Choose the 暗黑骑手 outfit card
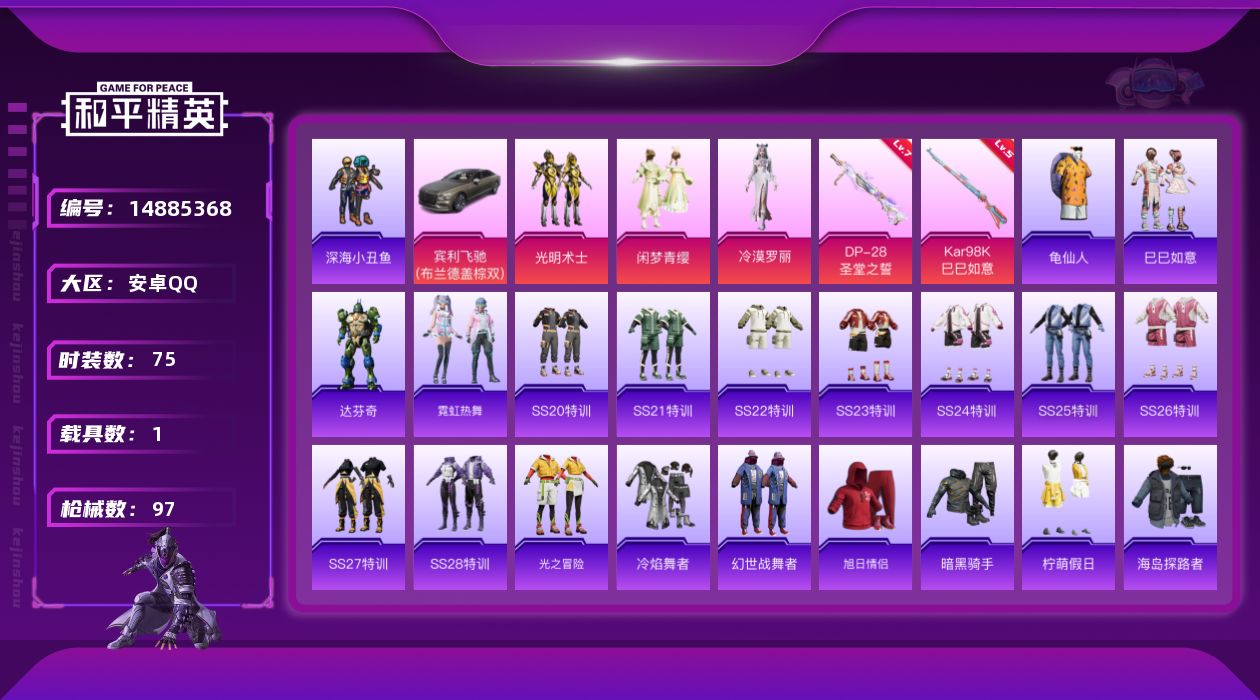Screen dimensions: 1260x700 [x=967, y=517]
